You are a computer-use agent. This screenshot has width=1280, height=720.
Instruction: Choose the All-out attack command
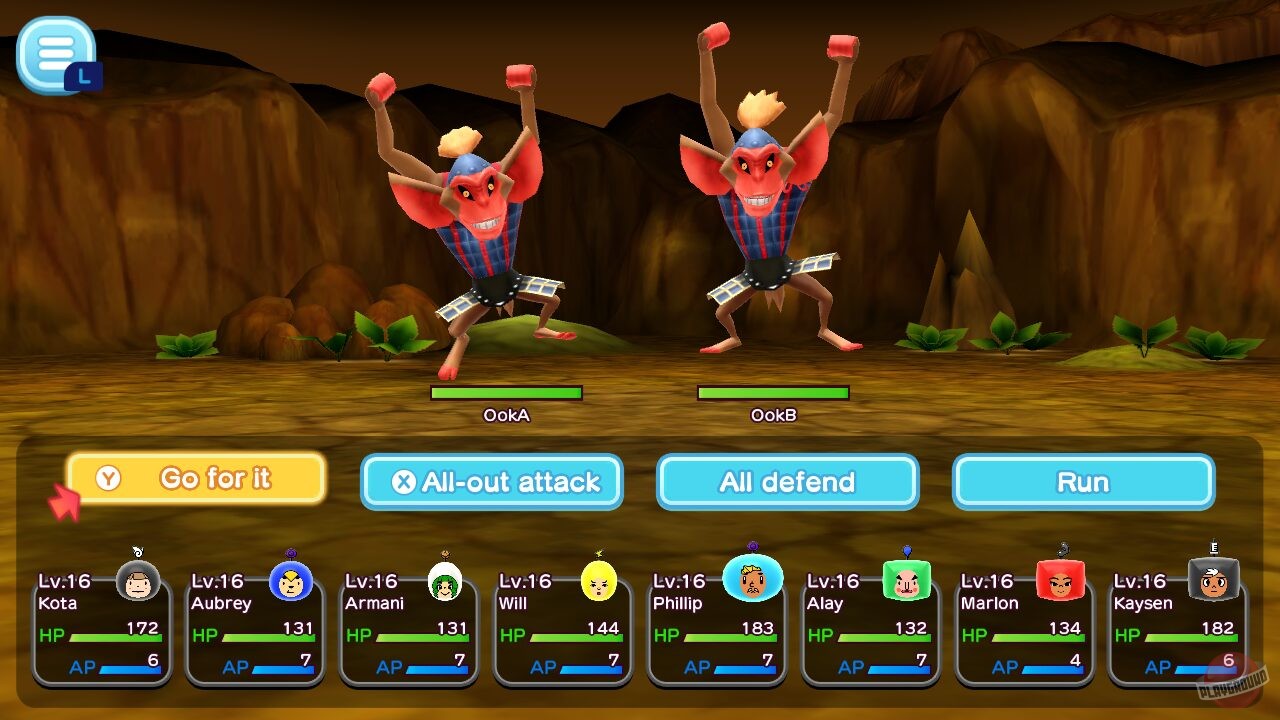coord(493,482)
